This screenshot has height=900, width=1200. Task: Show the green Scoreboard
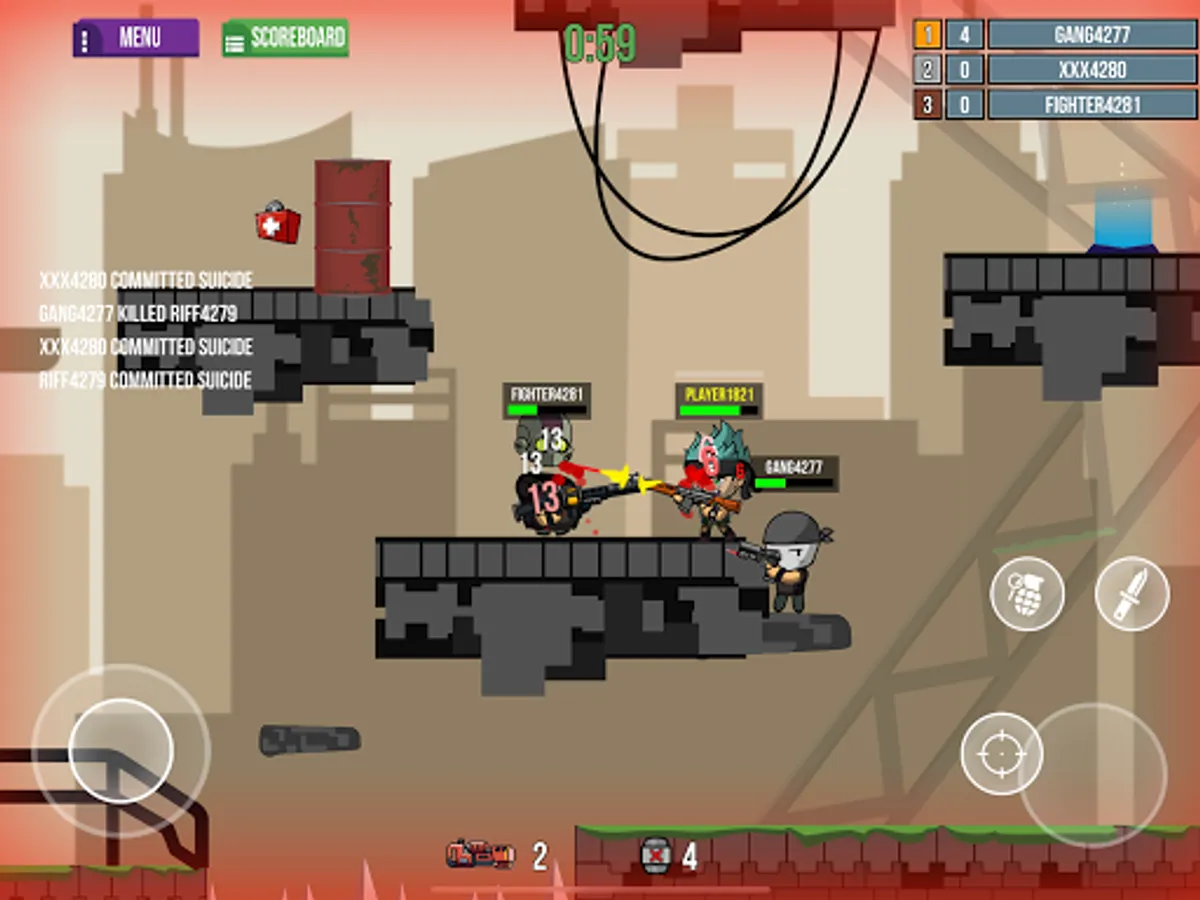[285, 38]
